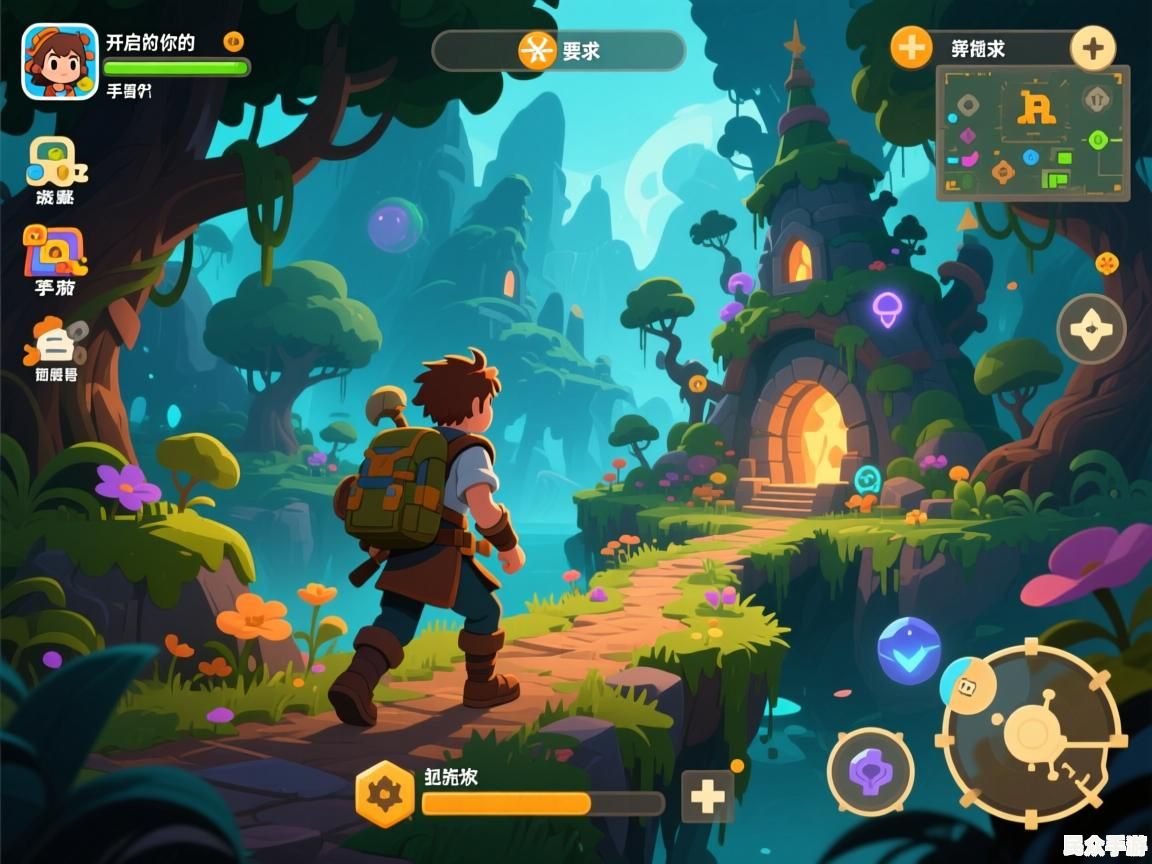
Task: Open the minimap
Action: pos(1033,133)
